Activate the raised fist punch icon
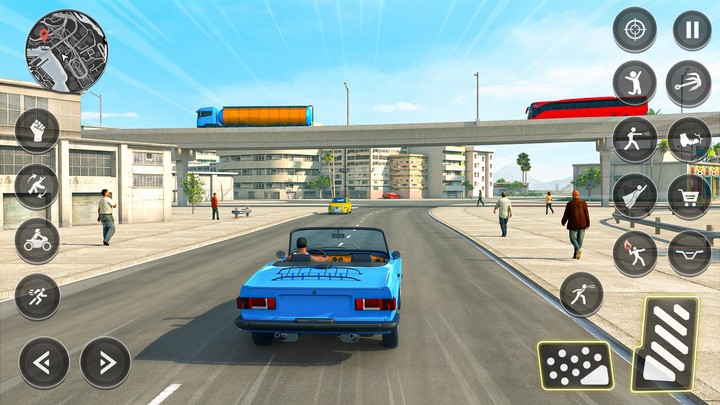The height and width of the screenshot is (405, 720). pyautogui.click(x=37, y=131)
